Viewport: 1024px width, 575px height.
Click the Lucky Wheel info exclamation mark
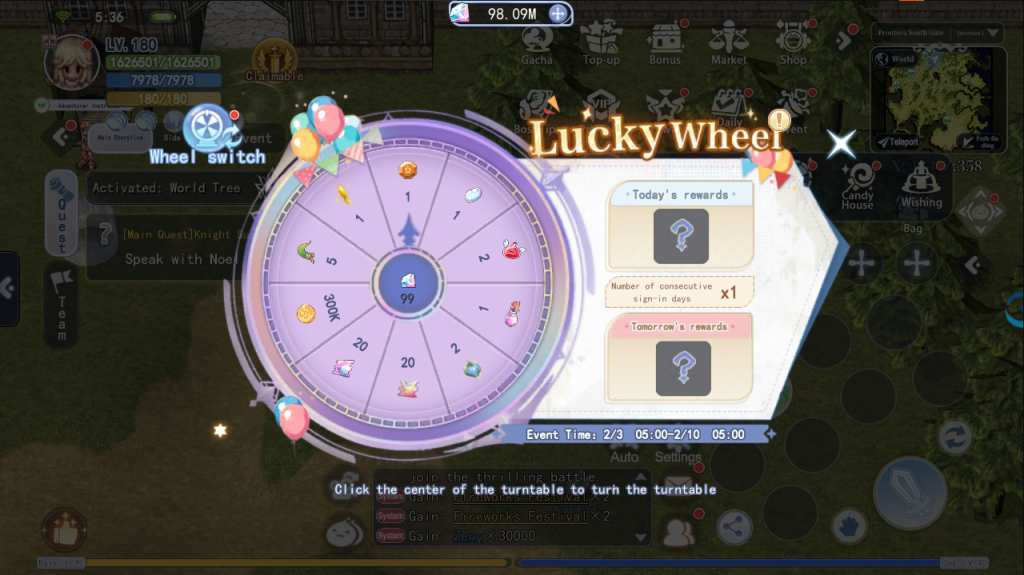tap(778, 122)
